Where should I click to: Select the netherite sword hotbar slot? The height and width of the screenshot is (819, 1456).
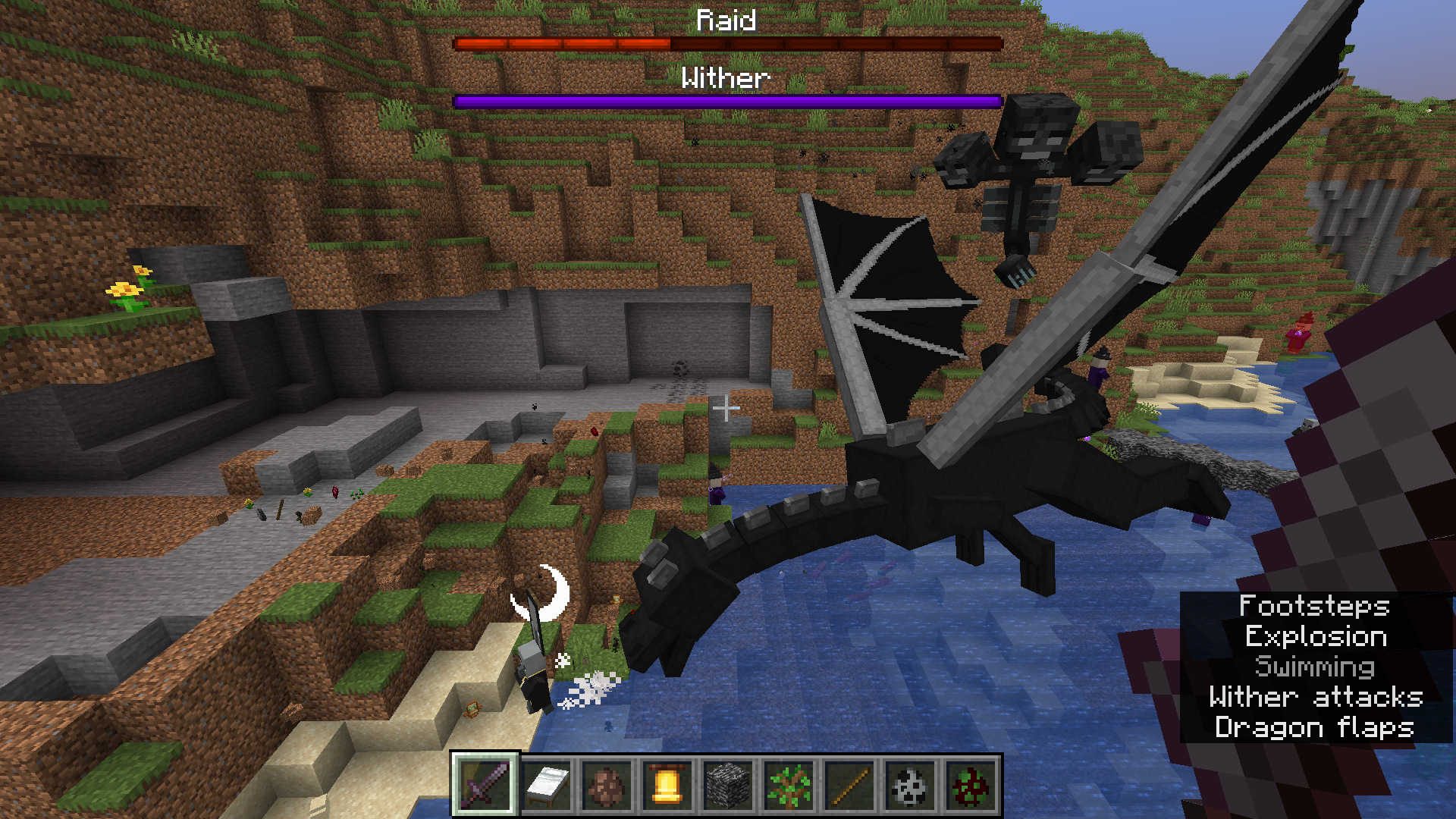485,785
